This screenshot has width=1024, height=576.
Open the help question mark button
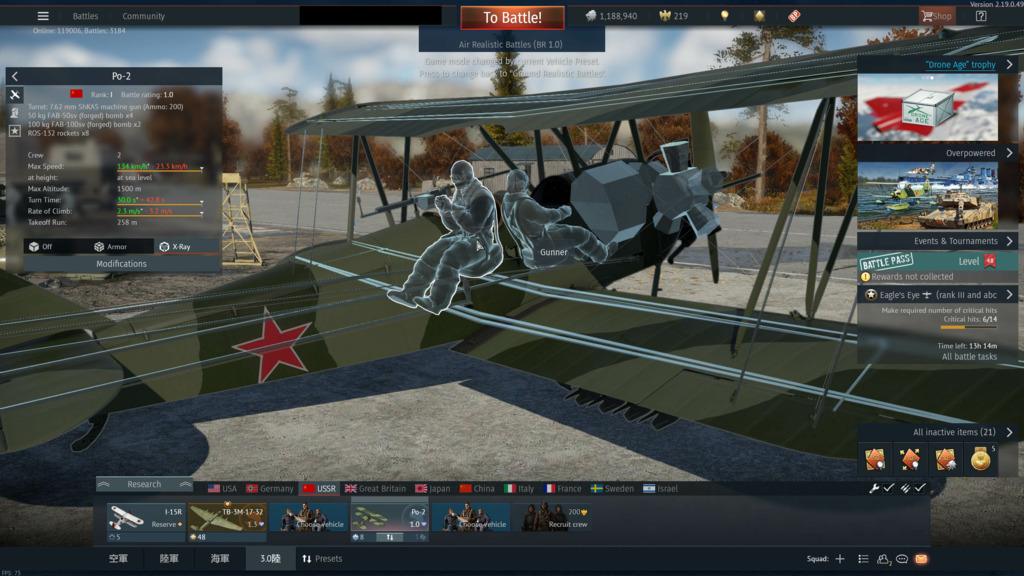pos(981,16)
